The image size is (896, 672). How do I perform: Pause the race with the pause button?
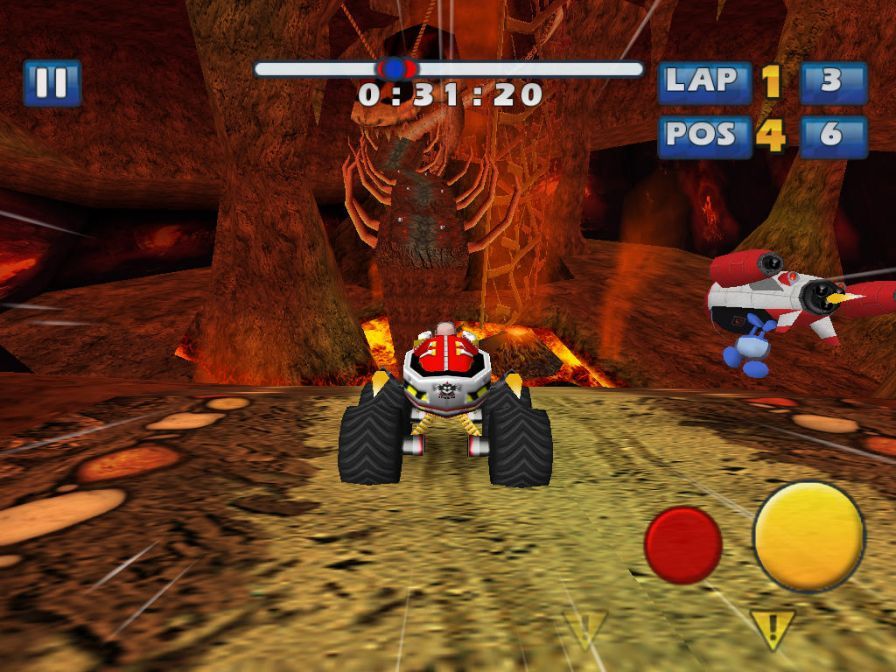(52, 83)
